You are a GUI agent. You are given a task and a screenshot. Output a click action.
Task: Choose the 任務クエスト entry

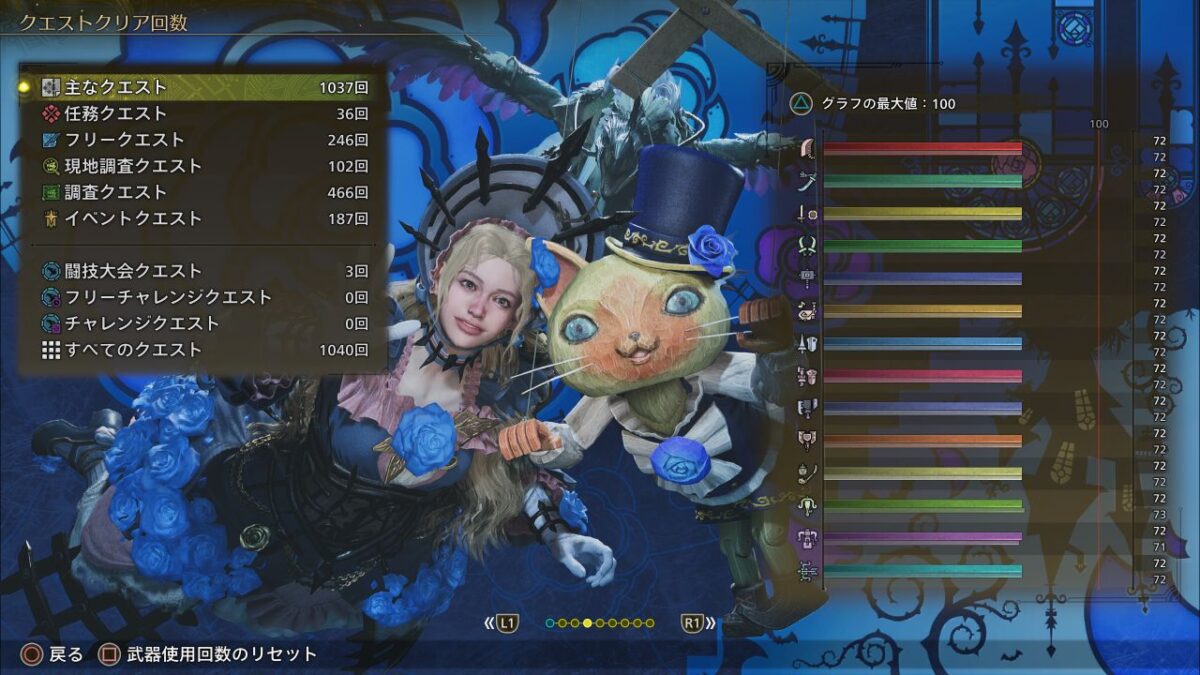200,114
